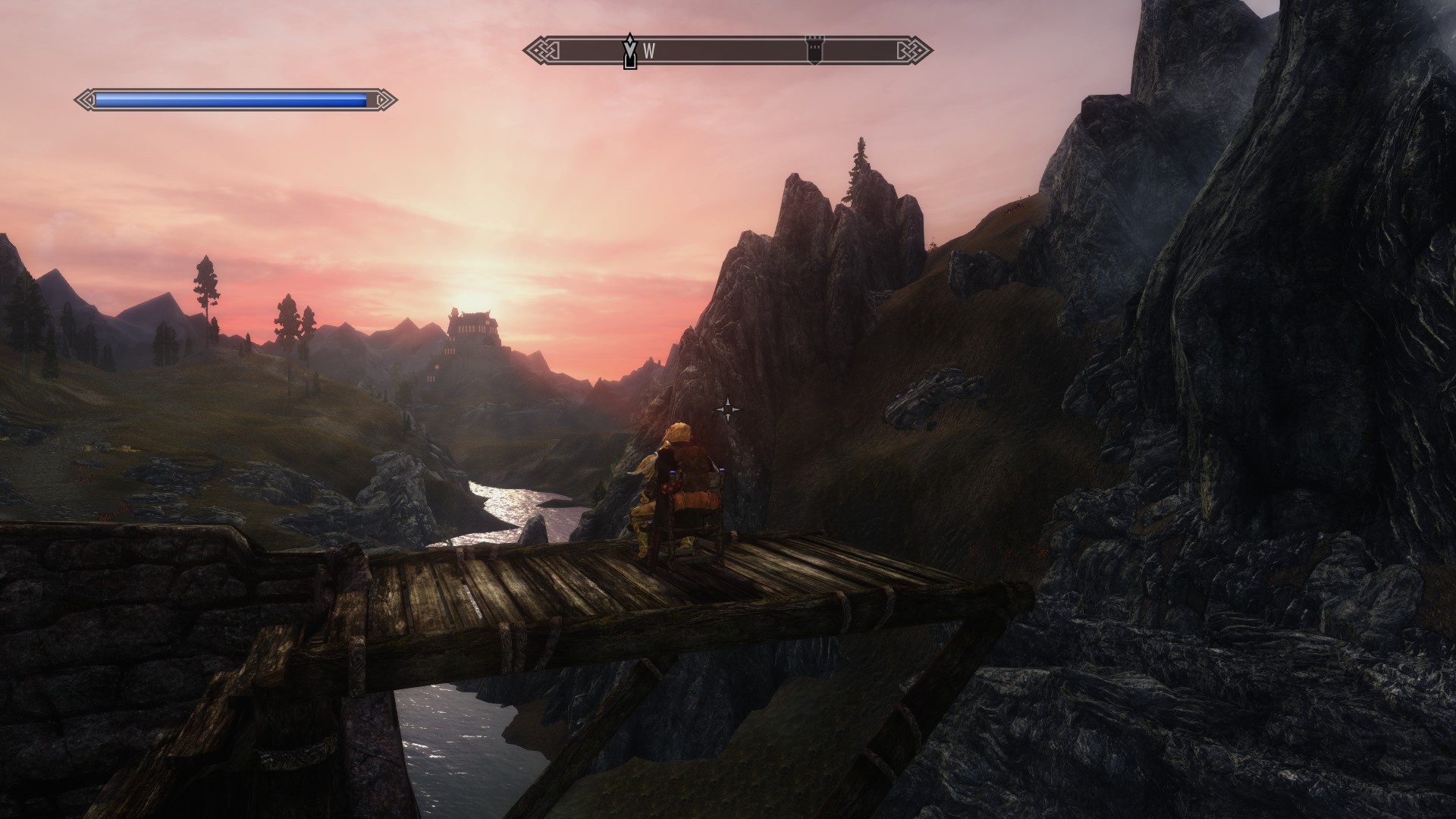Select the fort tower marker on the compass
Image resolution: width=1456 pixels, height=819 pixels.
814,51
